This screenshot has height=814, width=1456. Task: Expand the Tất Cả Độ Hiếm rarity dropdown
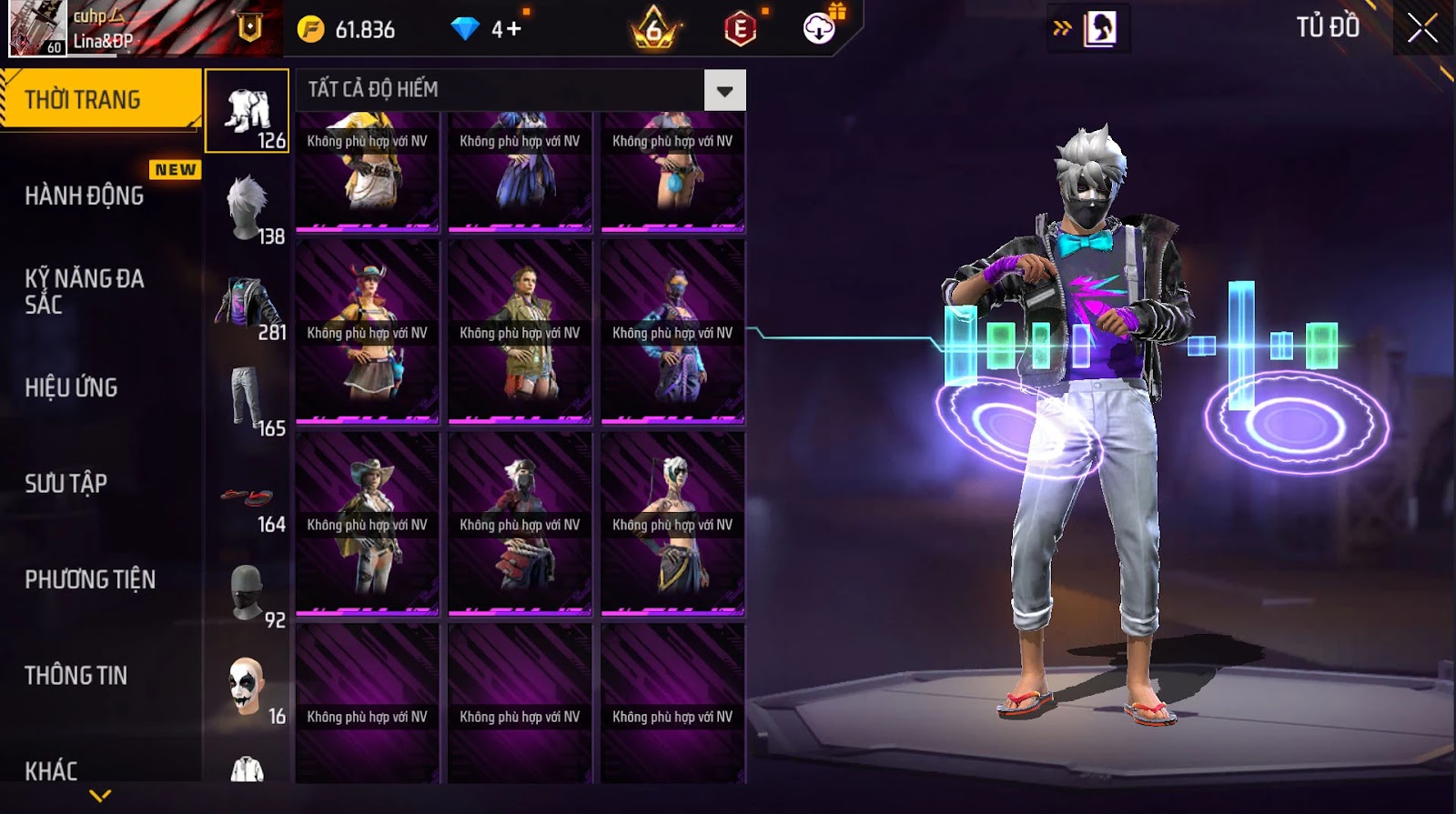(724, 90)
